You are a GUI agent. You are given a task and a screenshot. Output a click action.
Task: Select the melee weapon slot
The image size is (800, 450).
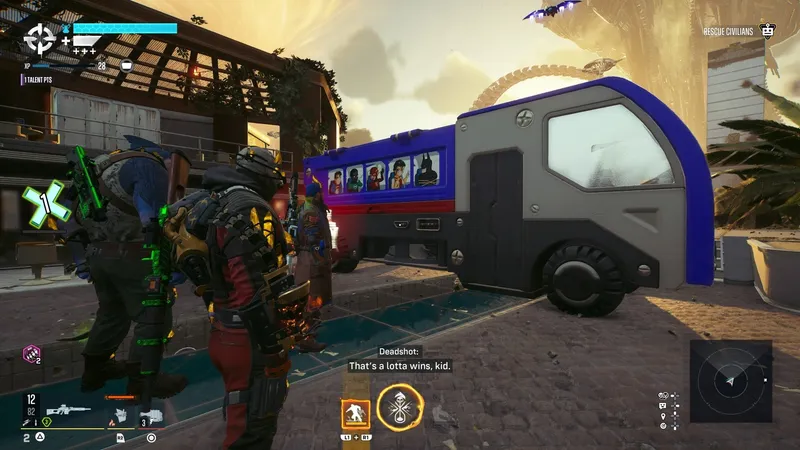(120, 414)
